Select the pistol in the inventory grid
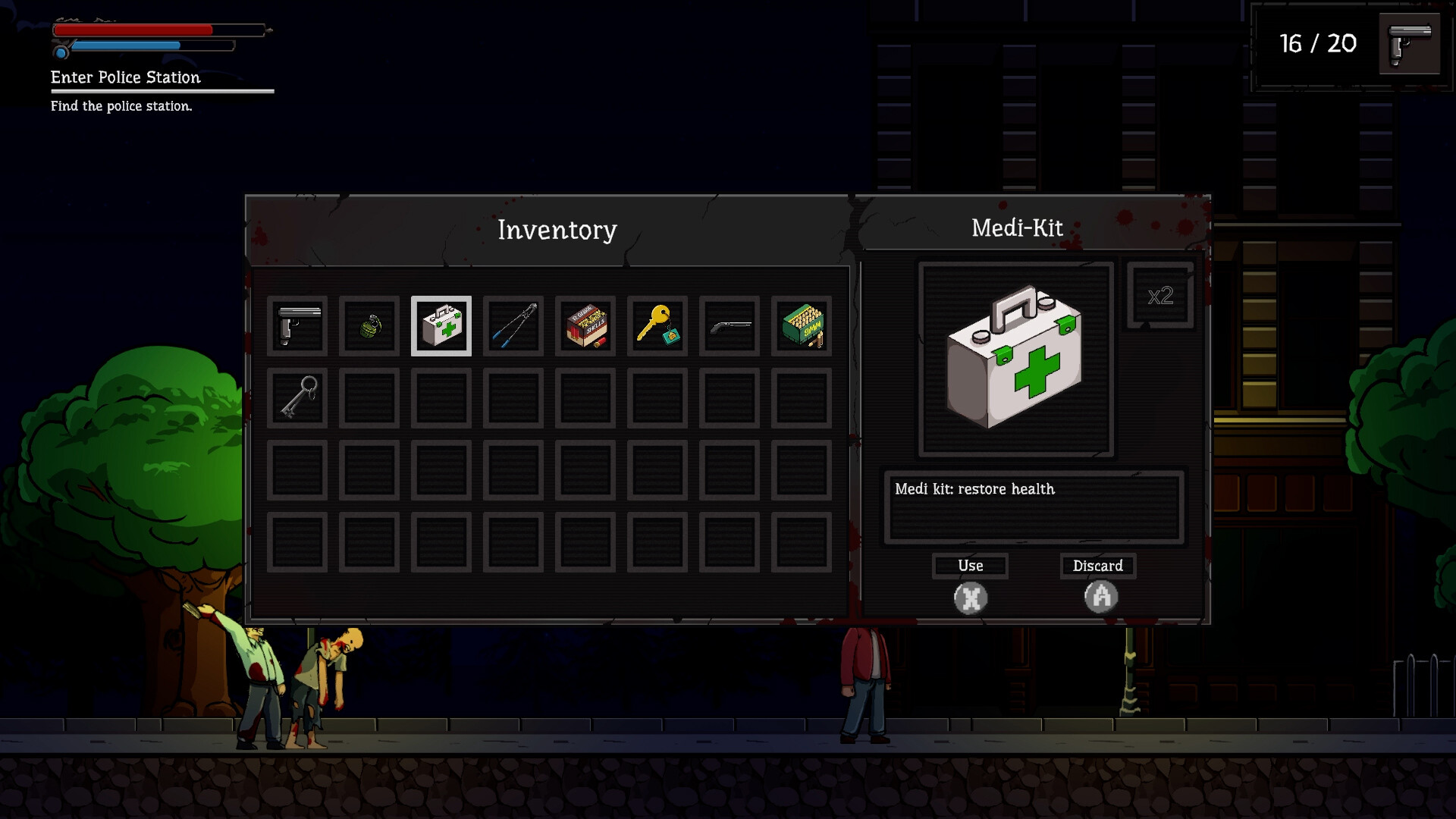Screen dimensions: 1456x819 tap(297, 326)
